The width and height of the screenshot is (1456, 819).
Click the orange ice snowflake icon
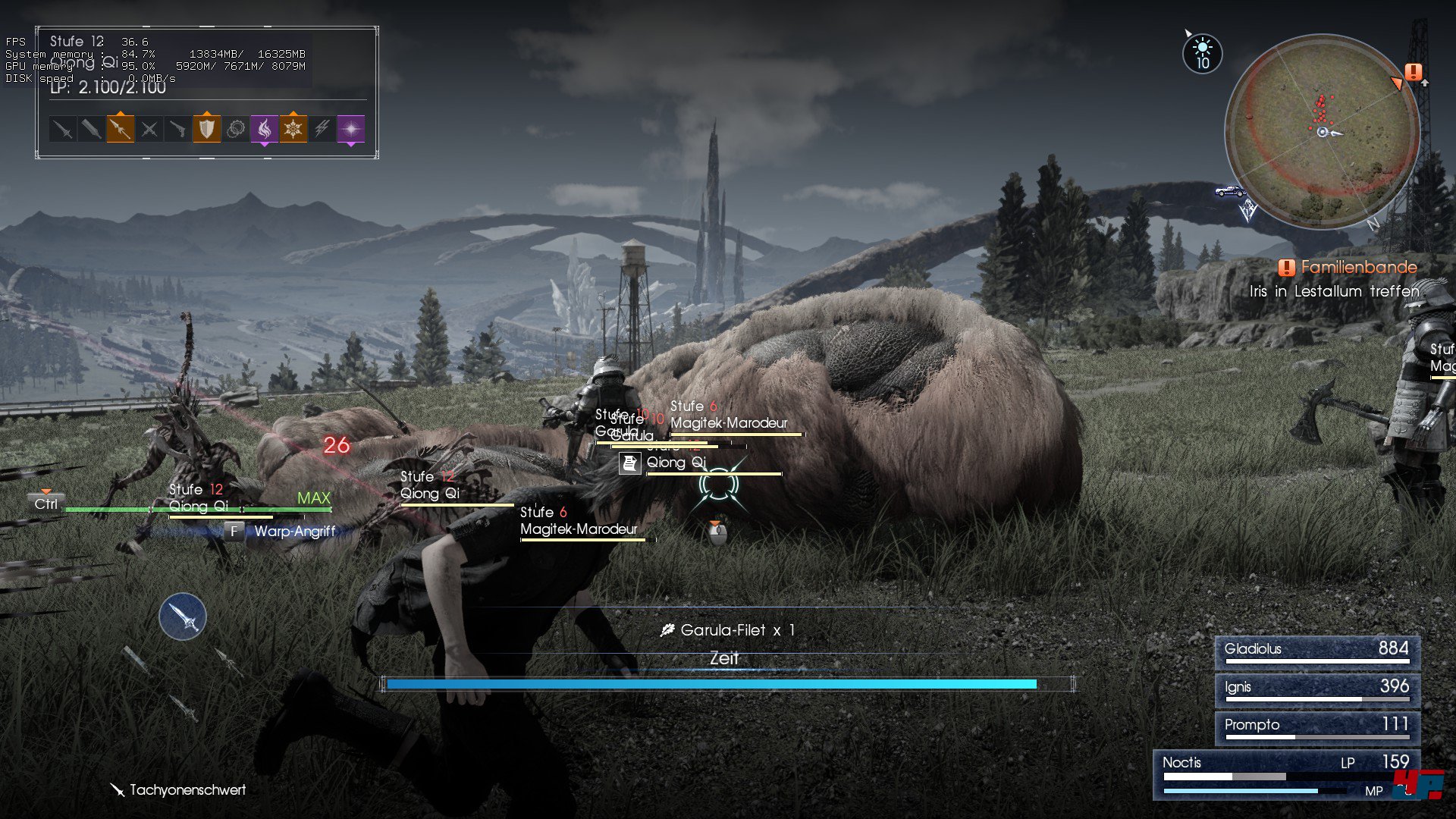[x=293, y=129]
